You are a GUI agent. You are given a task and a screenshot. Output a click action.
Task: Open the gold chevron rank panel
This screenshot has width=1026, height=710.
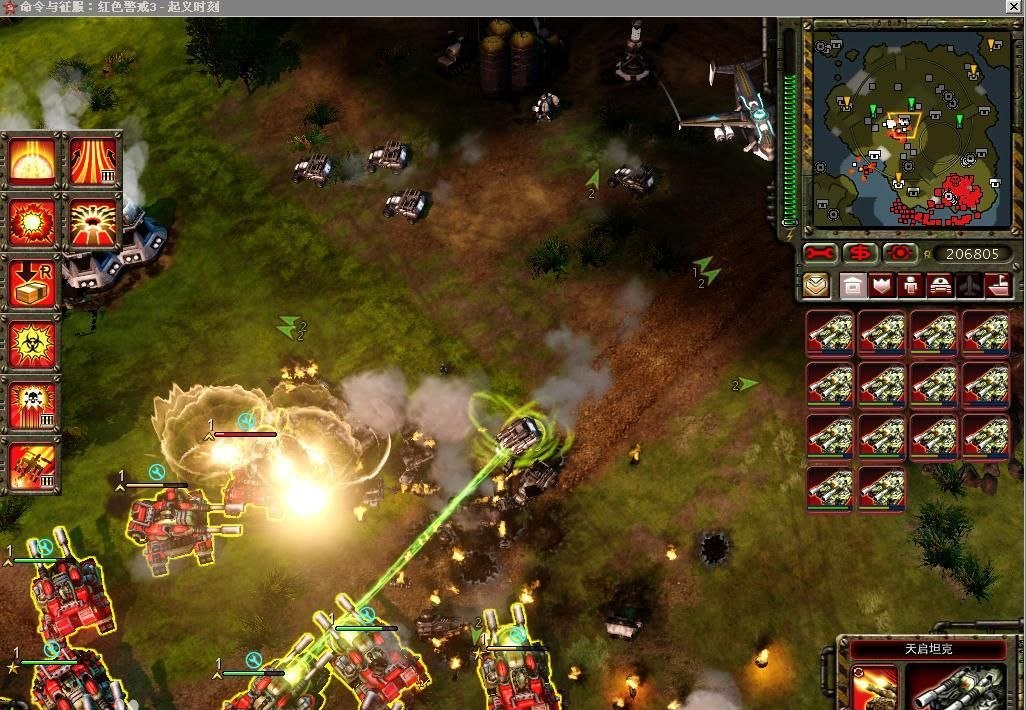816,286
